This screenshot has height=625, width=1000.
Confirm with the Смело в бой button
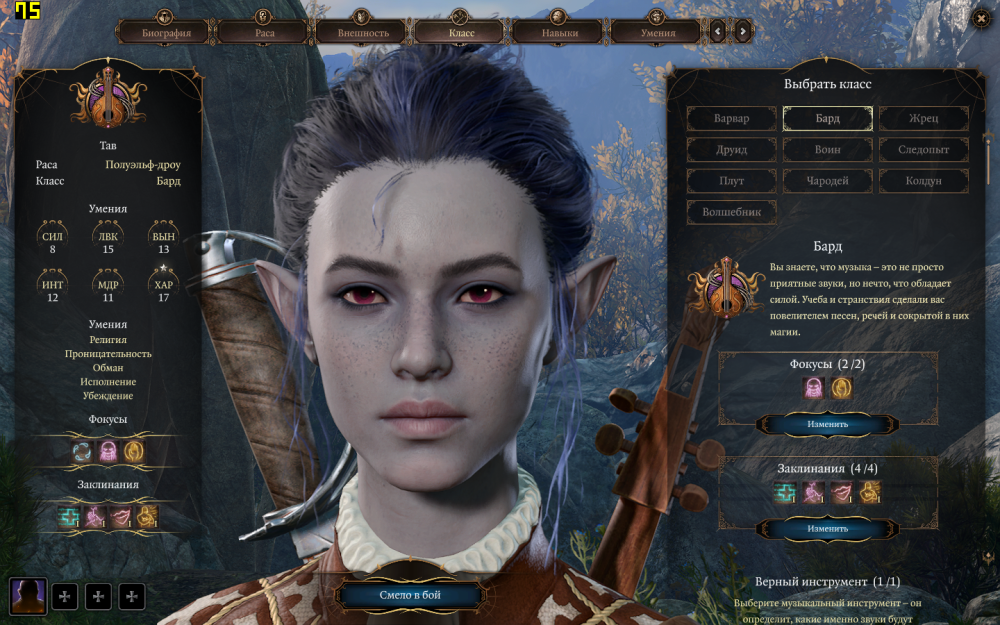410,596
